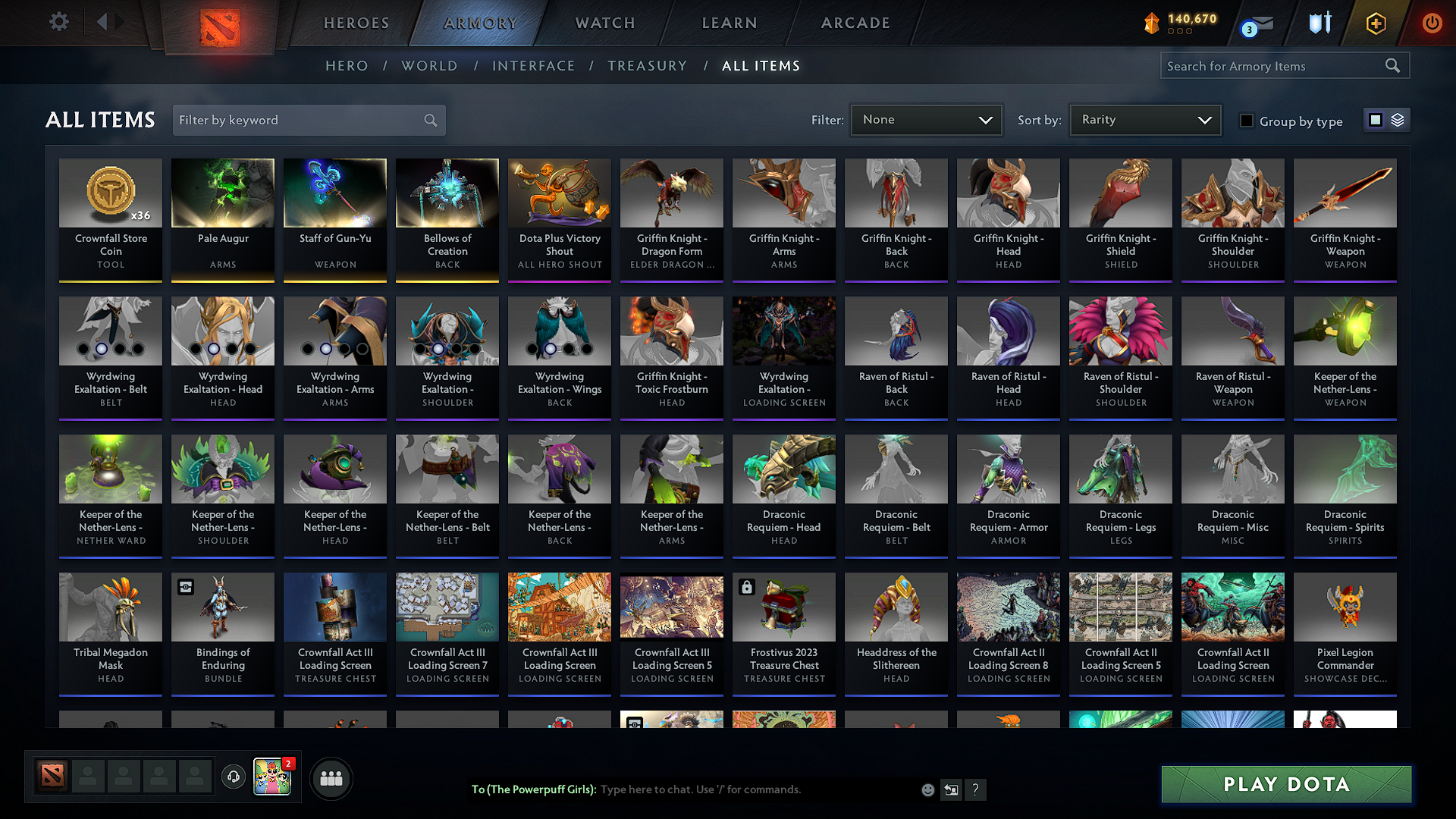Open voice settings via the headset icon
The width and height of the screenshot is (1456, 819).
233,777
